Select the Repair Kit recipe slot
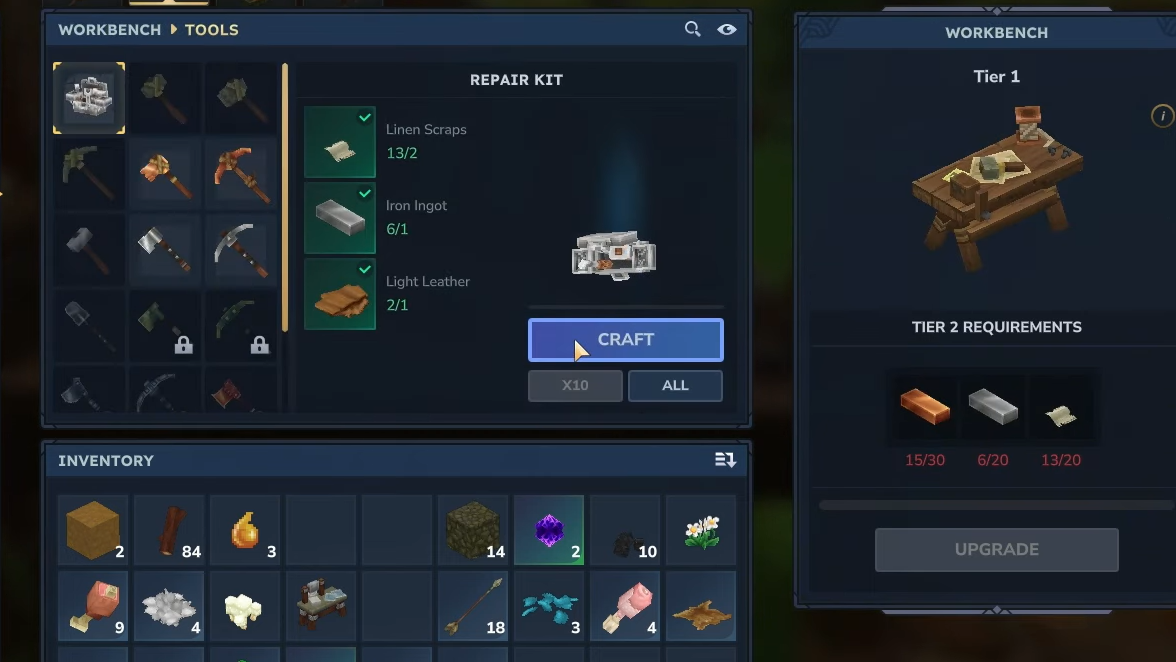This screenshot has width=1176, height=662. click(89, 98)
